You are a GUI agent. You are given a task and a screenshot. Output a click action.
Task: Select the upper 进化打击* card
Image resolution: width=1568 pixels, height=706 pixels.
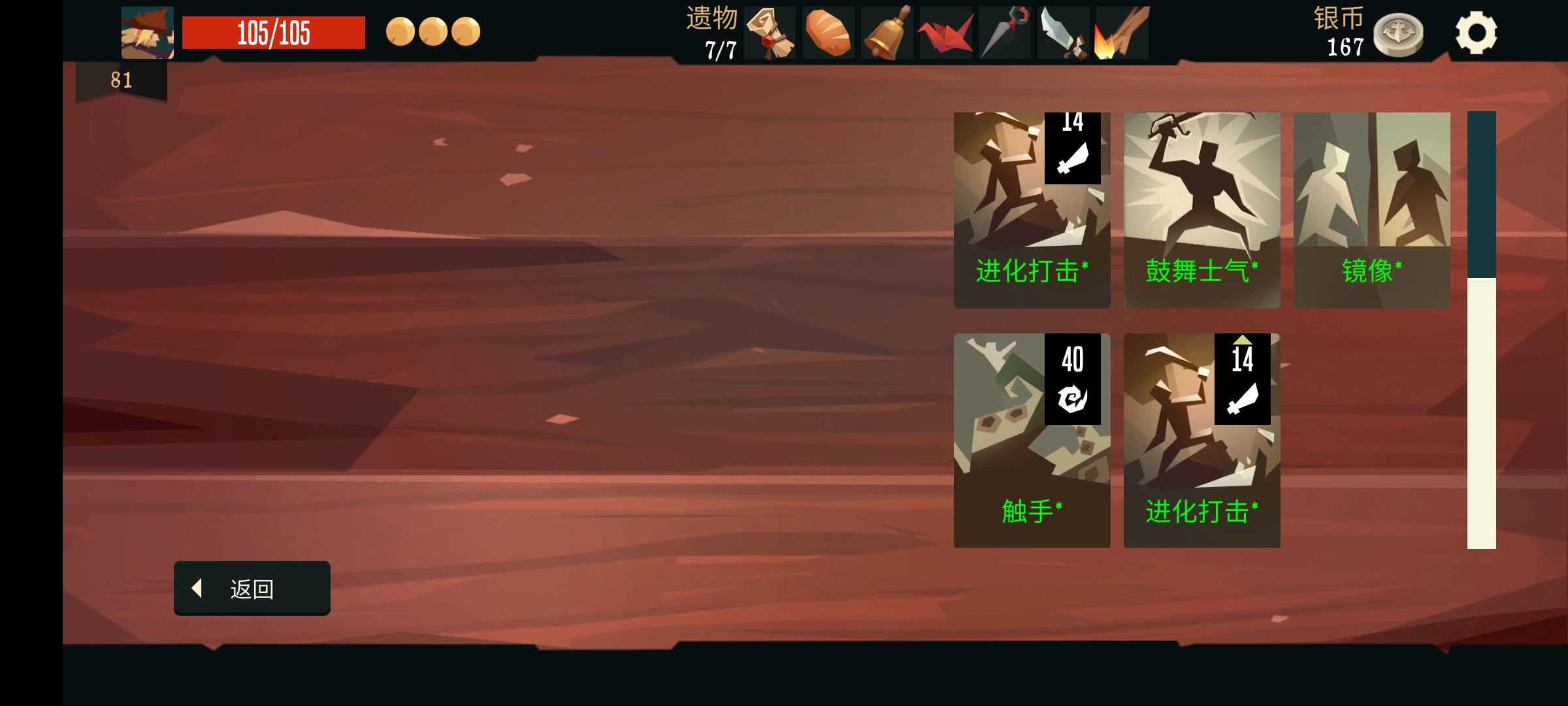pyautogui.click(x=1032, y=209)
